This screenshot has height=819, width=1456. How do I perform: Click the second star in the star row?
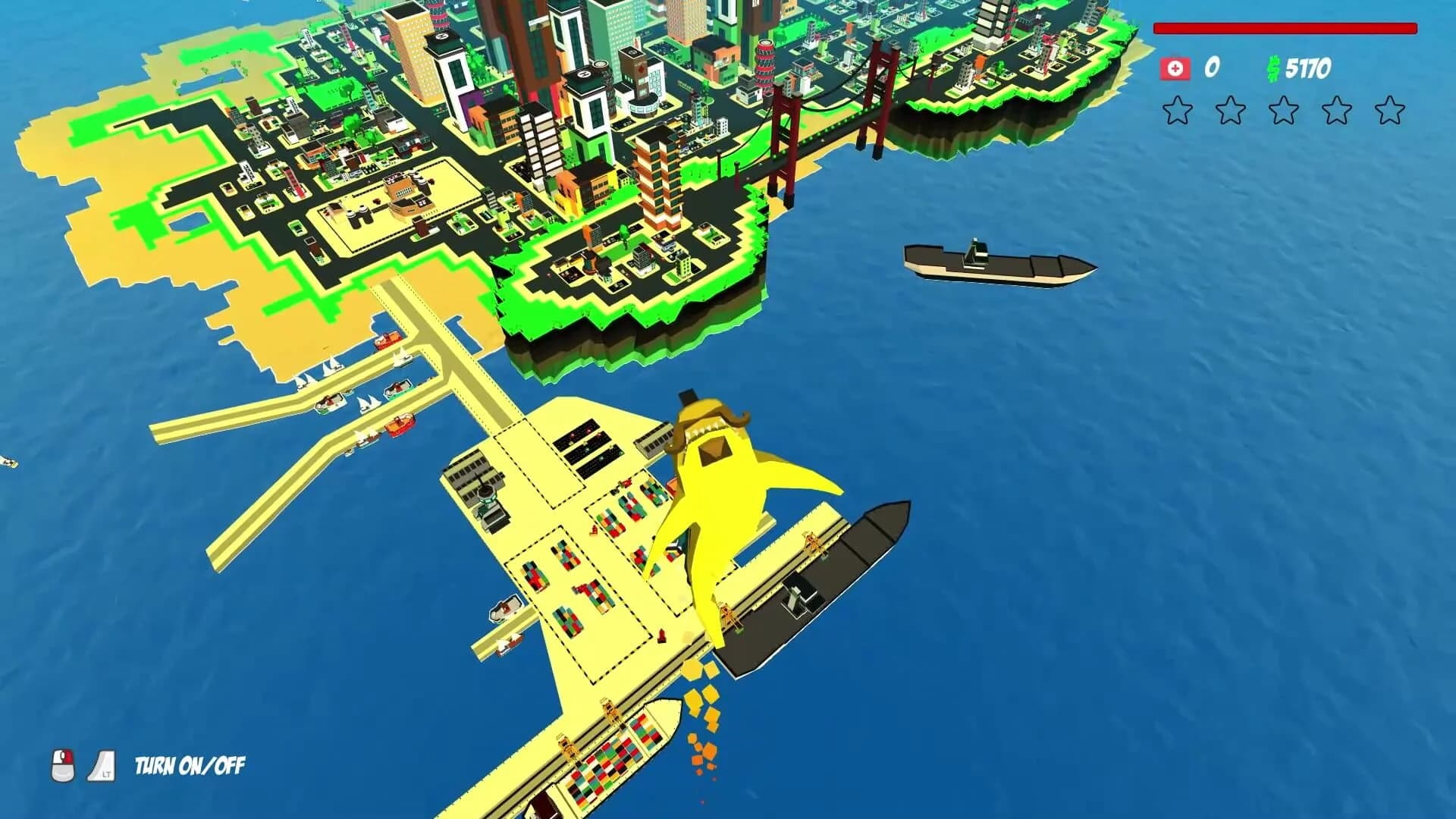pos(1229,110)
